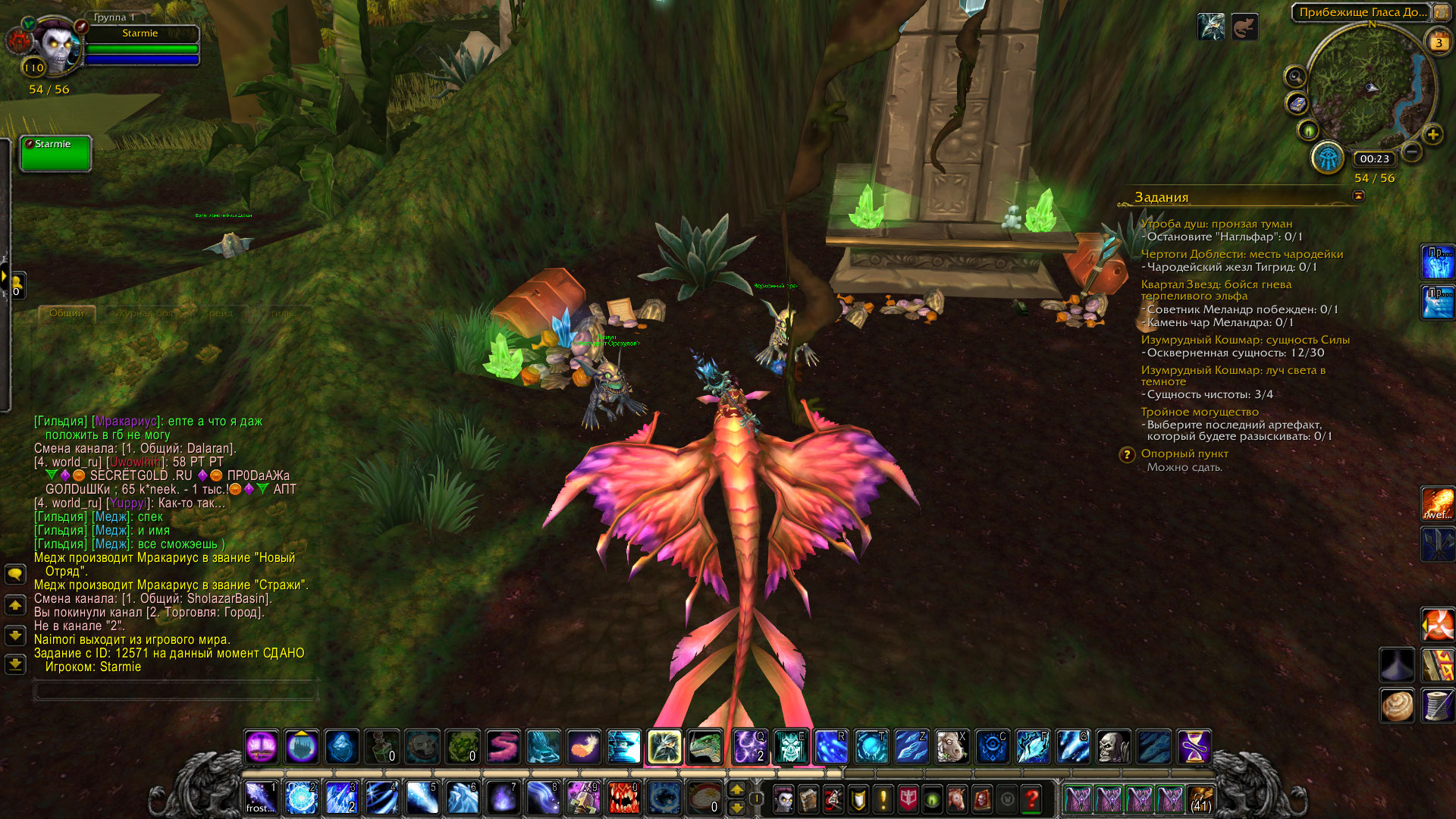Use the red fanged maw ability

click(x=623, y=798)
